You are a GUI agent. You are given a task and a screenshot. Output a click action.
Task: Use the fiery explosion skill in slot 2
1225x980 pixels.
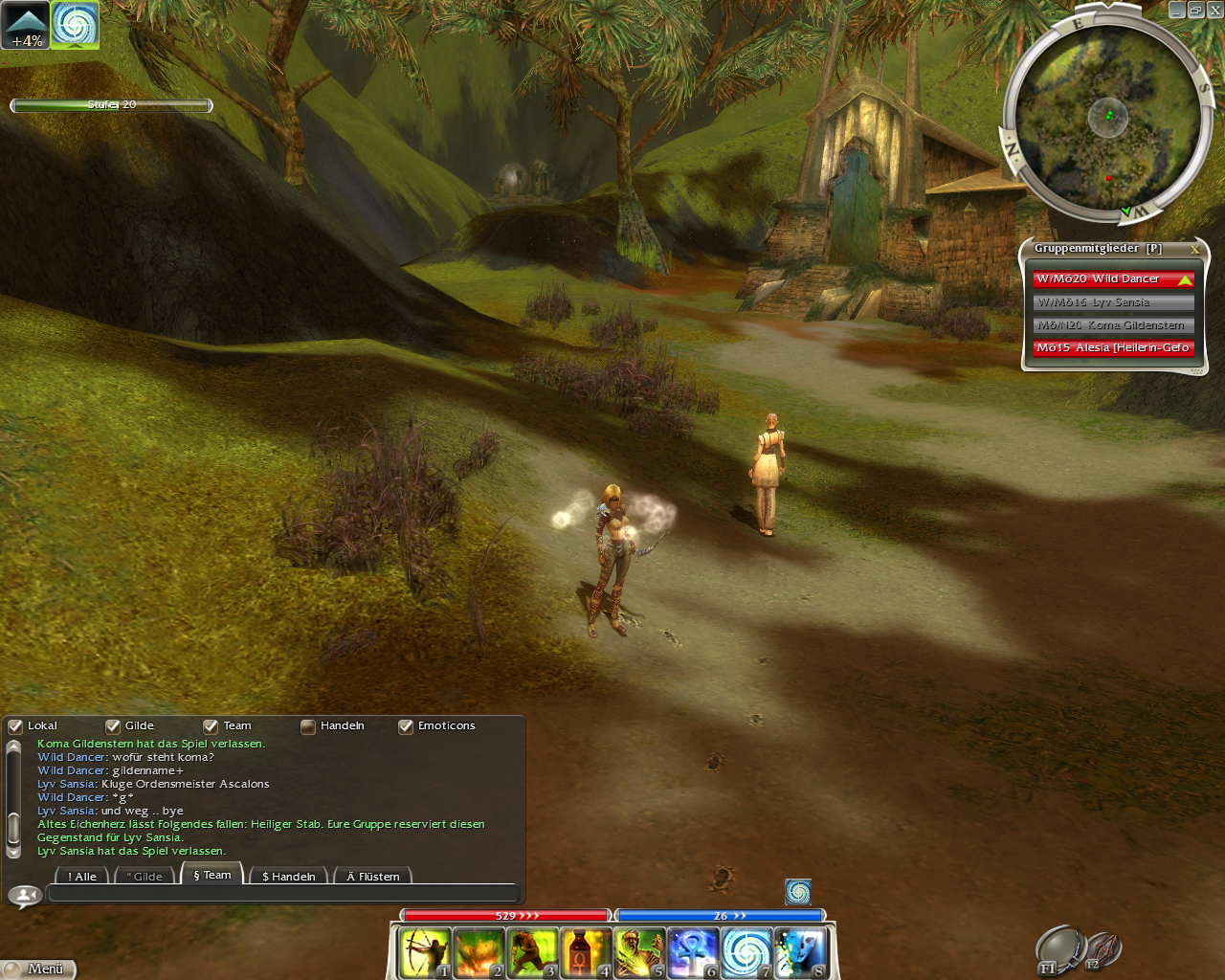pyautogui.click(x=478, y=952)
